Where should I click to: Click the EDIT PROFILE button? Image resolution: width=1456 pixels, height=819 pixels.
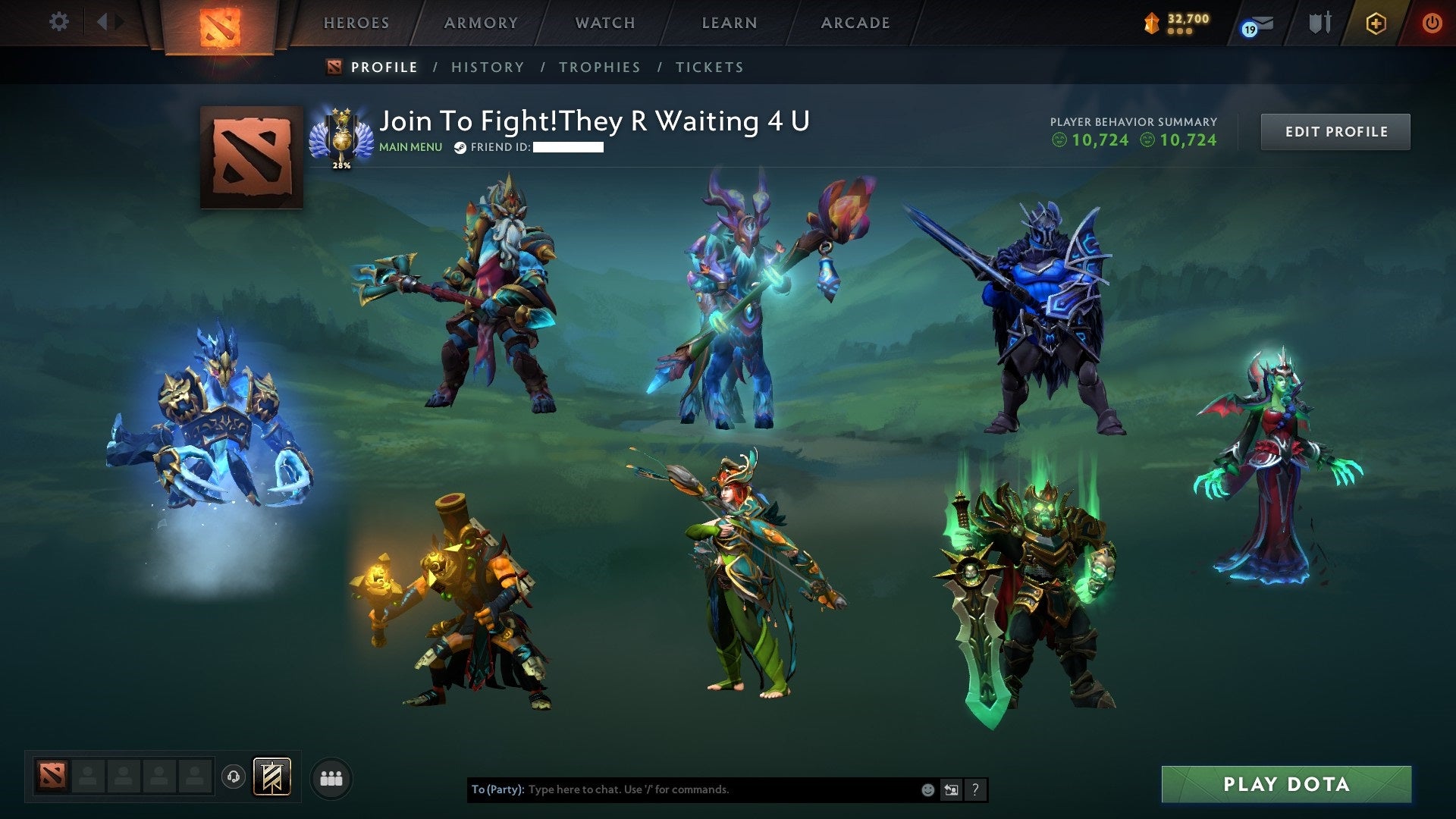pyautogui.click(x=1335, y=131)
